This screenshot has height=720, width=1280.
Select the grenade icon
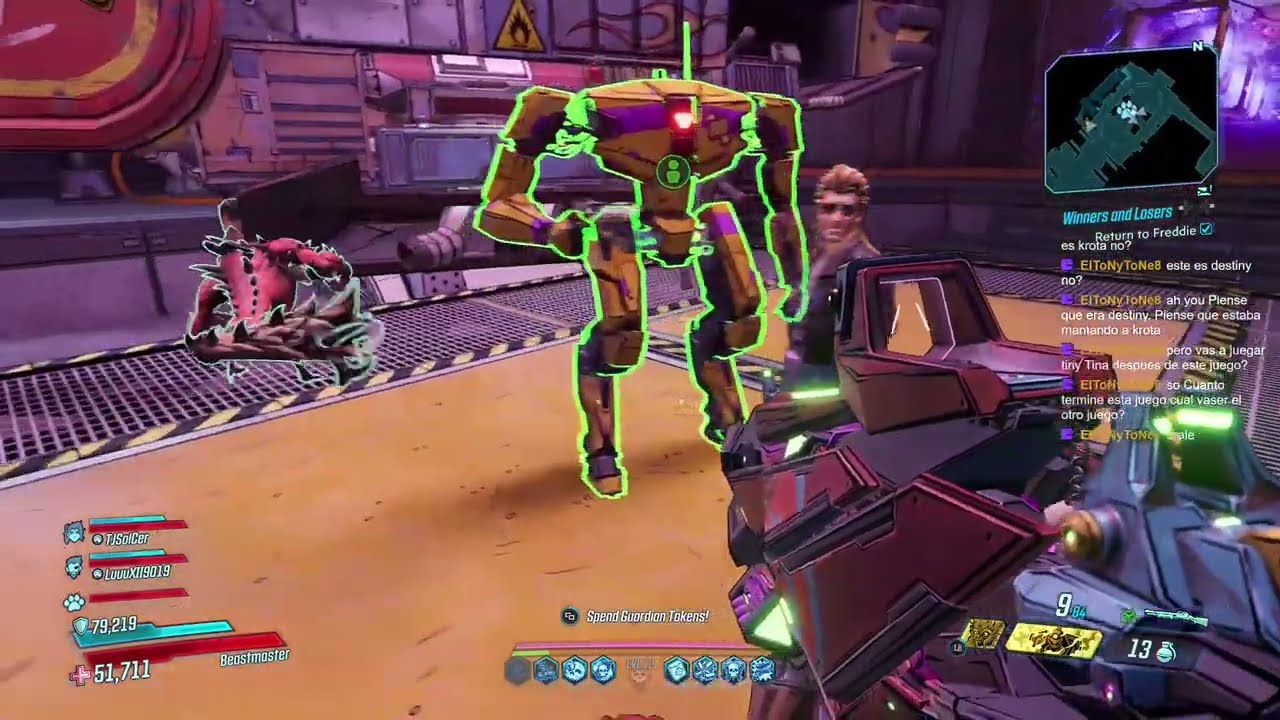click(x=1165, y=651)
